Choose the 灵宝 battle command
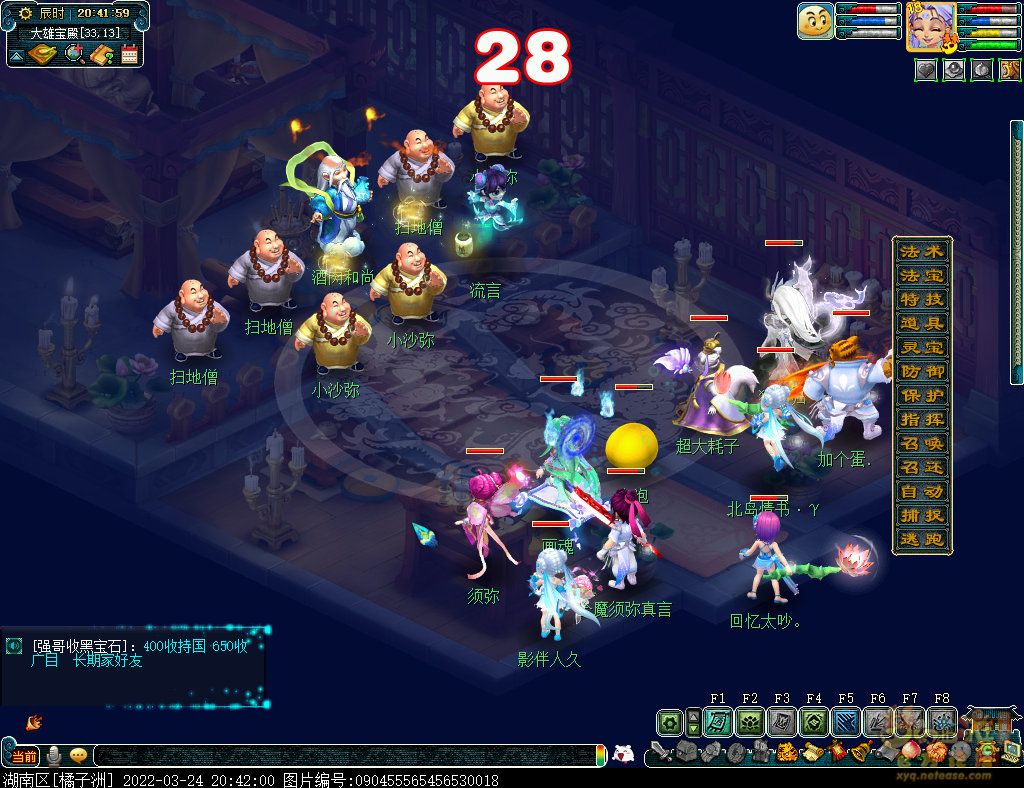 pos(921,347)
